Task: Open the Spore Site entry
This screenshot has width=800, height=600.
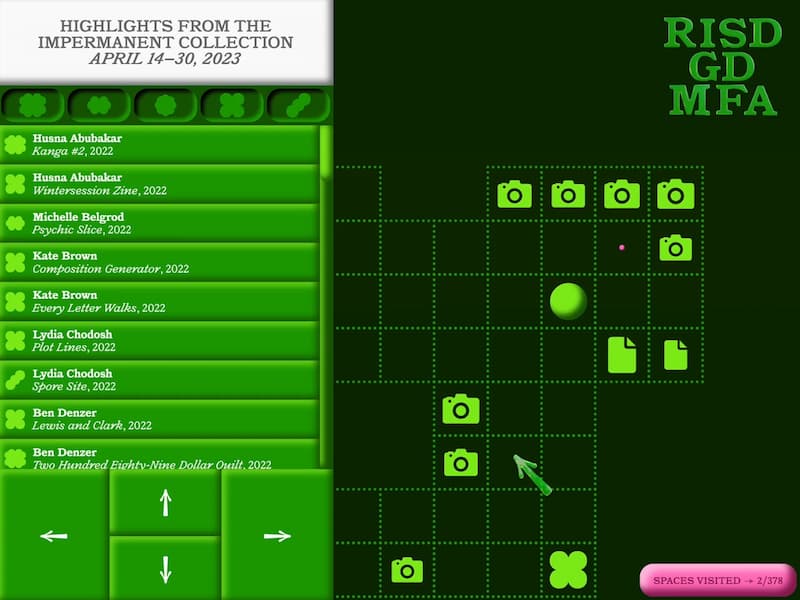Action: pos(160,379)
